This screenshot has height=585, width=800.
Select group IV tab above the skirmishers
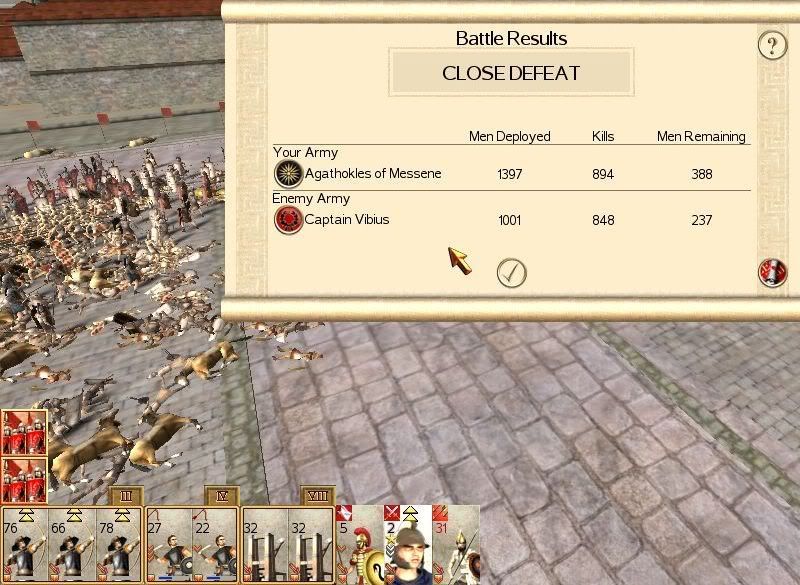(221, 496)
